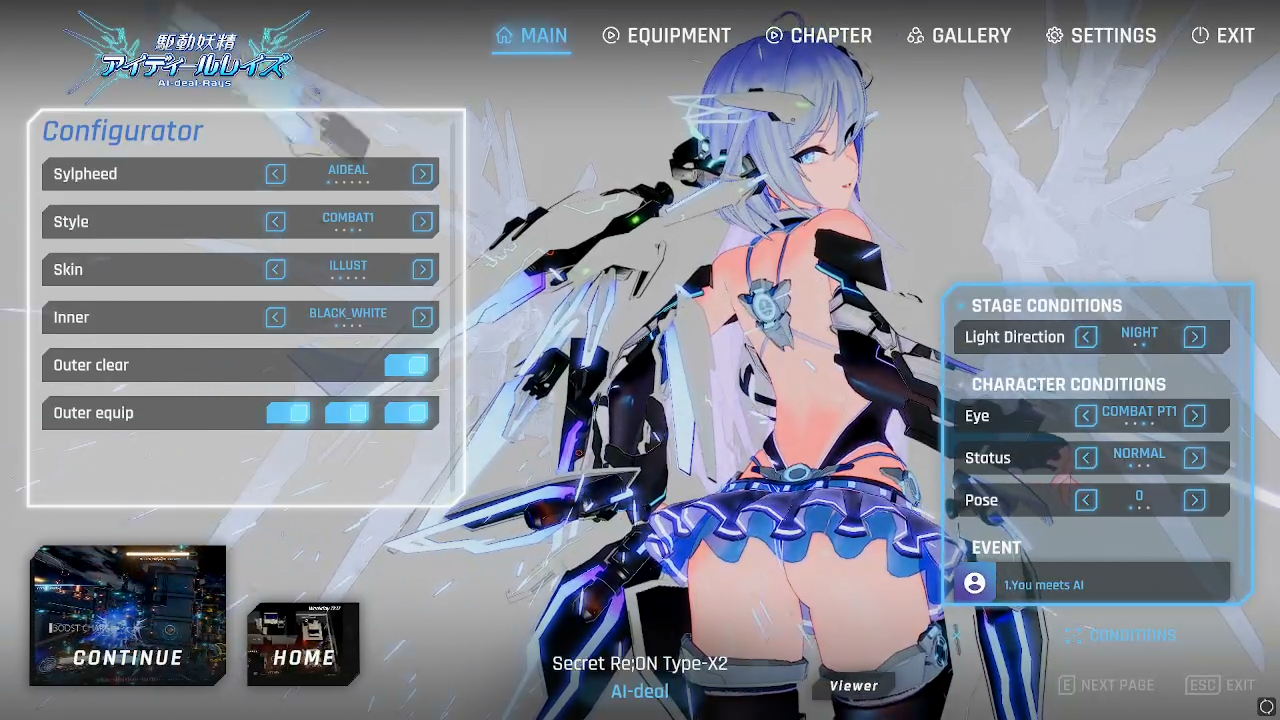The width and height of the screenshot is (1280, 720).
Task: Open the SETTINGS menu
Action: tap(1101, 36)
